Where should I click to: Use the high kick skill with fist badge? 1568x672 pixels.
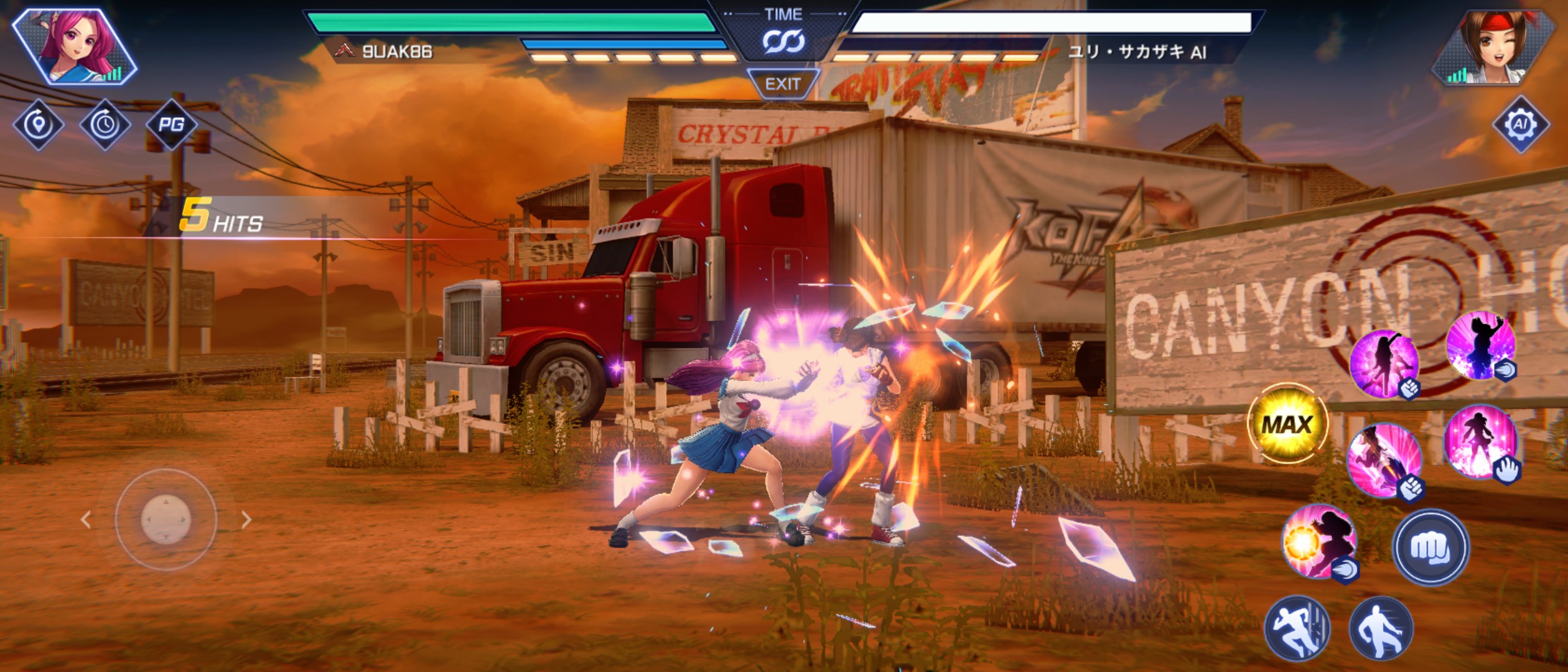[x=1384, y=364]
